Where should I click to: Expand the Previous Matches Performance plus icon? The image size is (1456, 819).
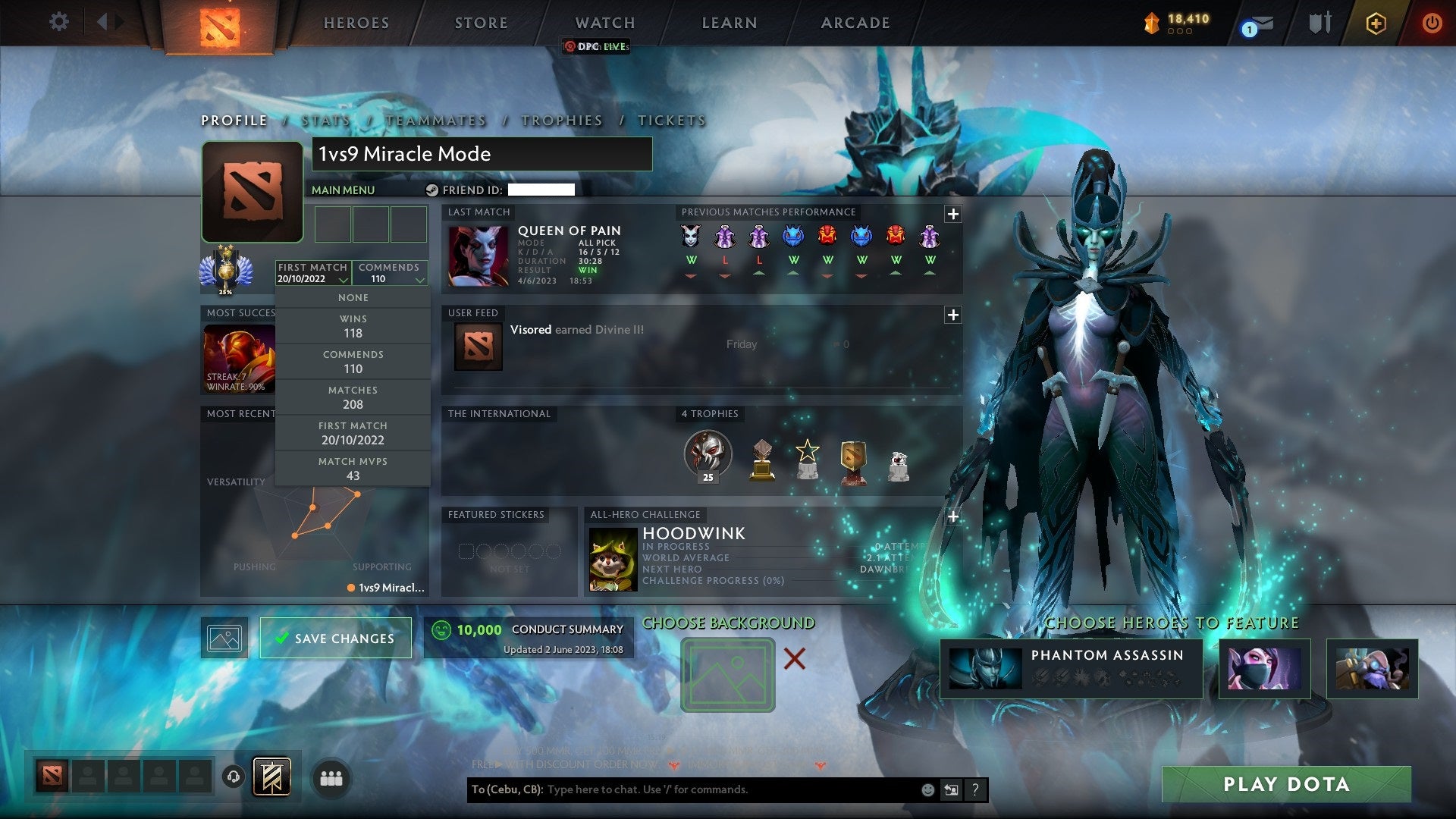click(952, 213)
